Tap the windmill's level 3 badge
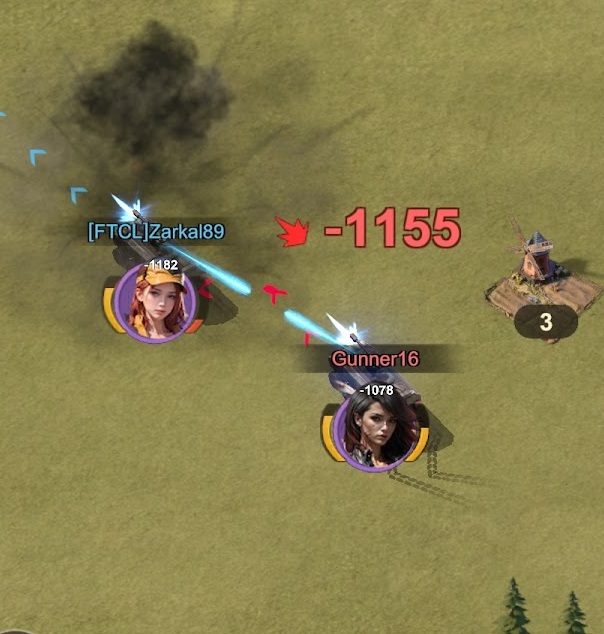 545,322
